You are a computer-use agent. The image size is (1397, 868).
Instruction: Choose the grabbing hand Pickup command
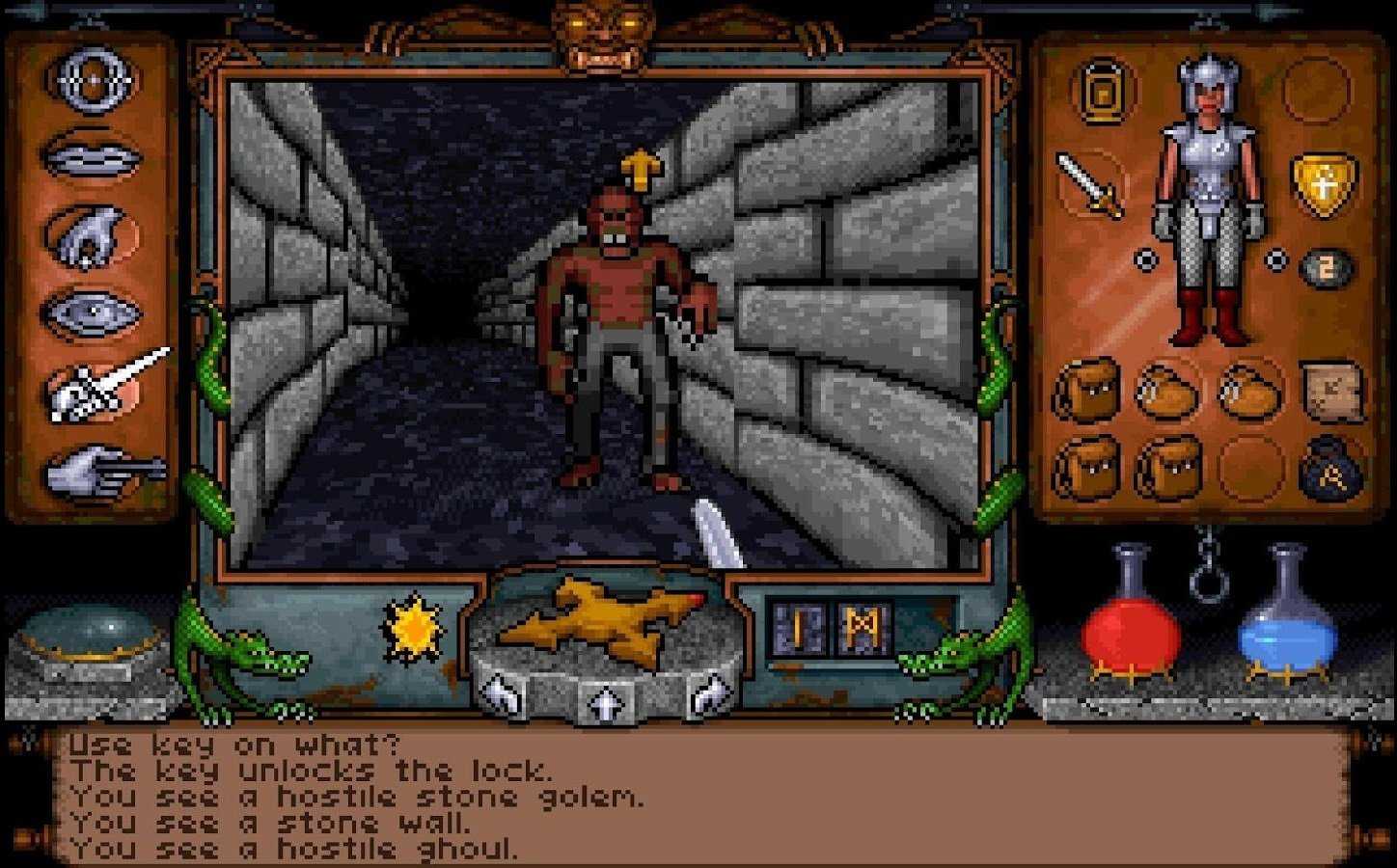(x=94, y=234)
